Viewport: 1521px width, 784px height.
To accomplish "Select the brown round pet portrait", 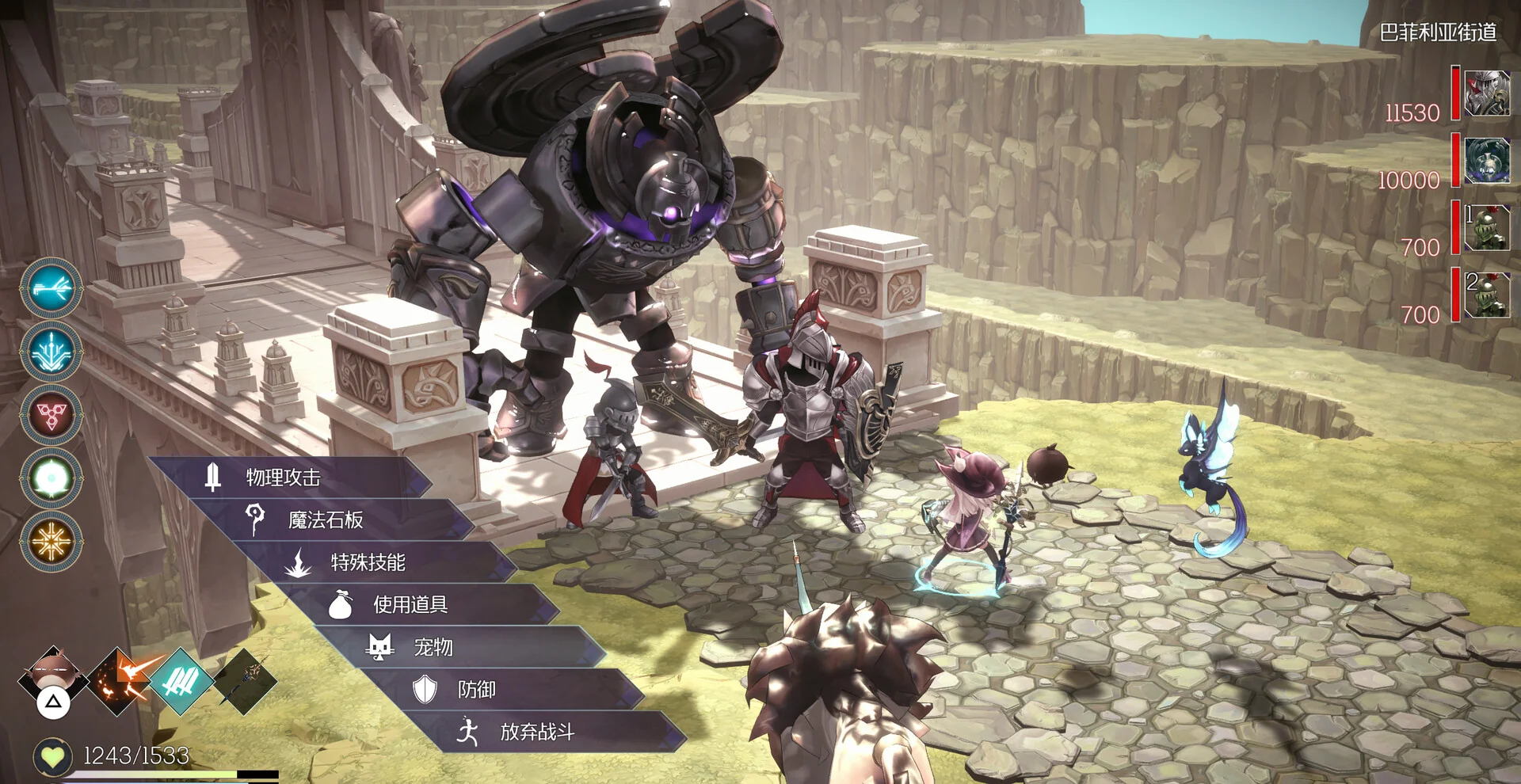I will tap(53, 675).
